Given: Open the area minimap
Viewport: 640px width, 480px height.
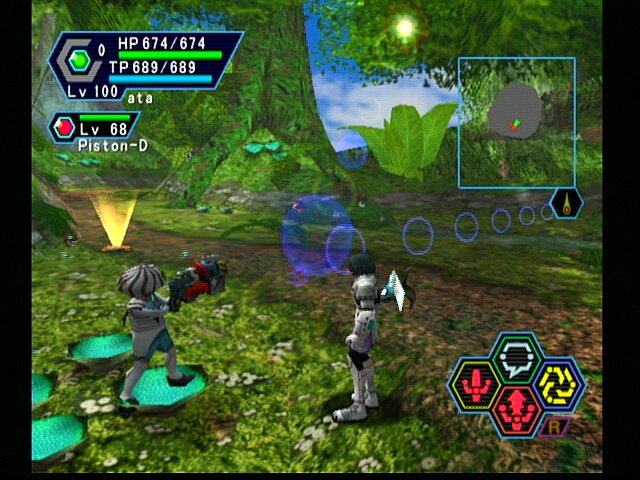Looking at the screenshot, I should click(516, 122).
